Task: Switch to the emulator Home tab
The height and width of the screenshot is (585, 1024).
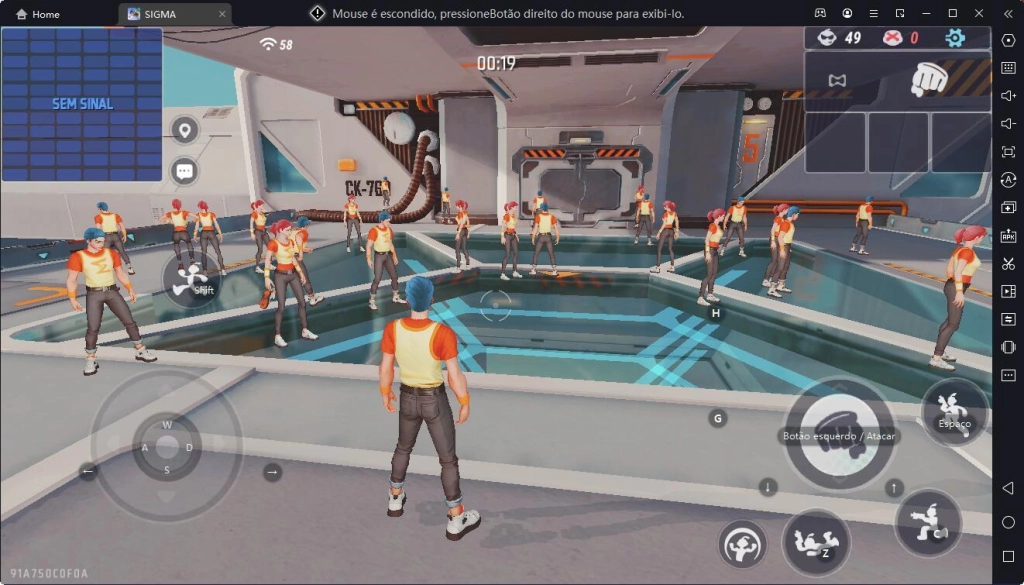Action: pos(38,14)
